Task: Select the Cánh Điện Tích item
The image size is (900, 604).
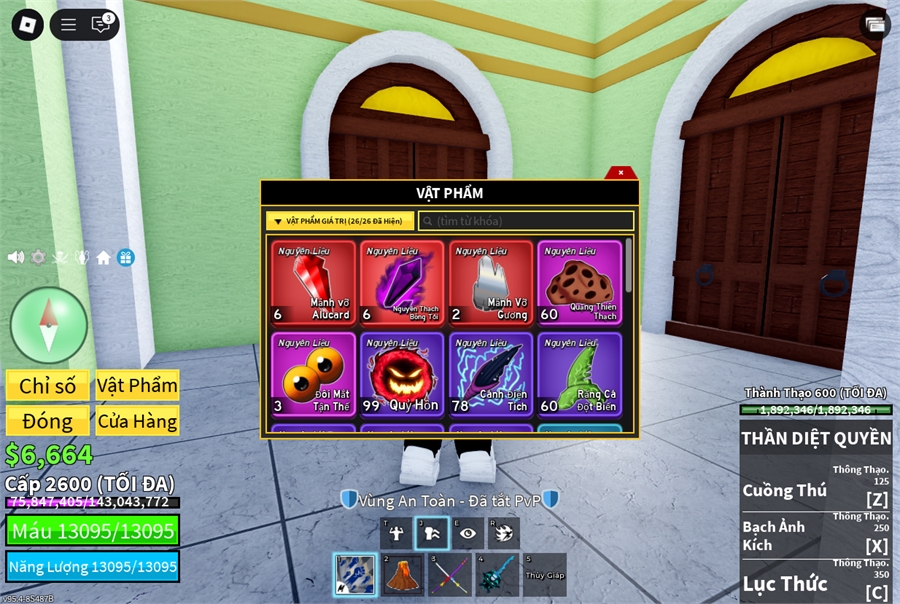Action: pyautogui.click(x=490, y=374)
